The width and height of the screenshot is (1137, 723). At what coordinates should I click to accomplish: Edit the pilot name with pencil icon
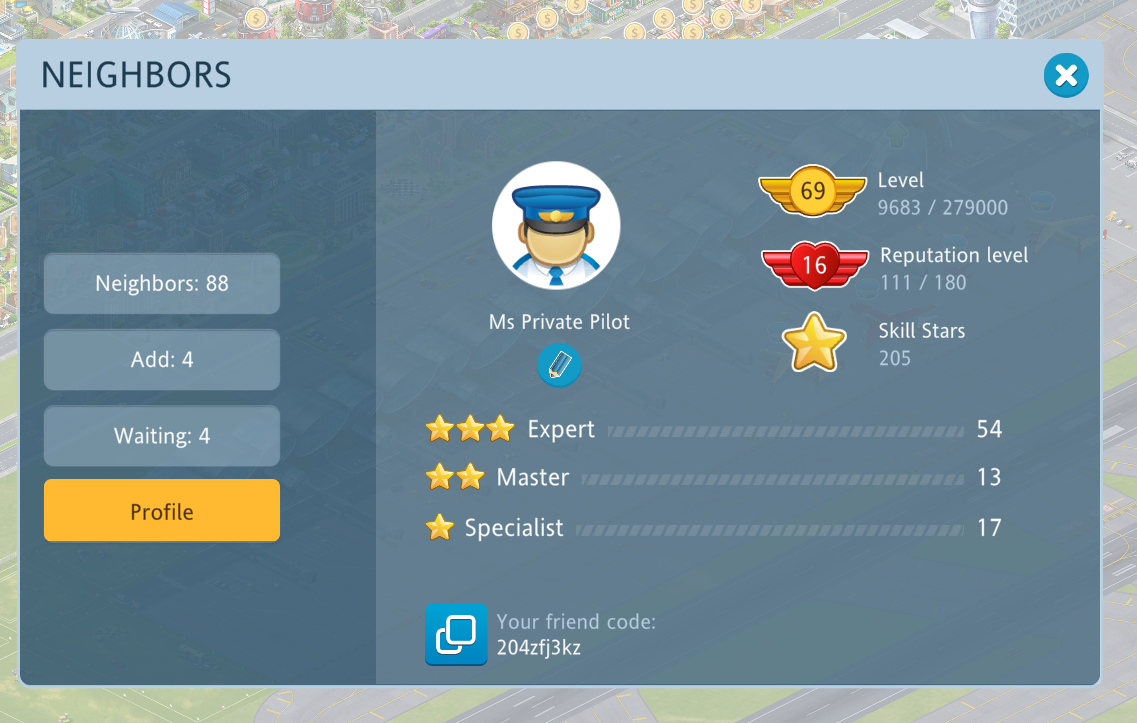(559, 365)
